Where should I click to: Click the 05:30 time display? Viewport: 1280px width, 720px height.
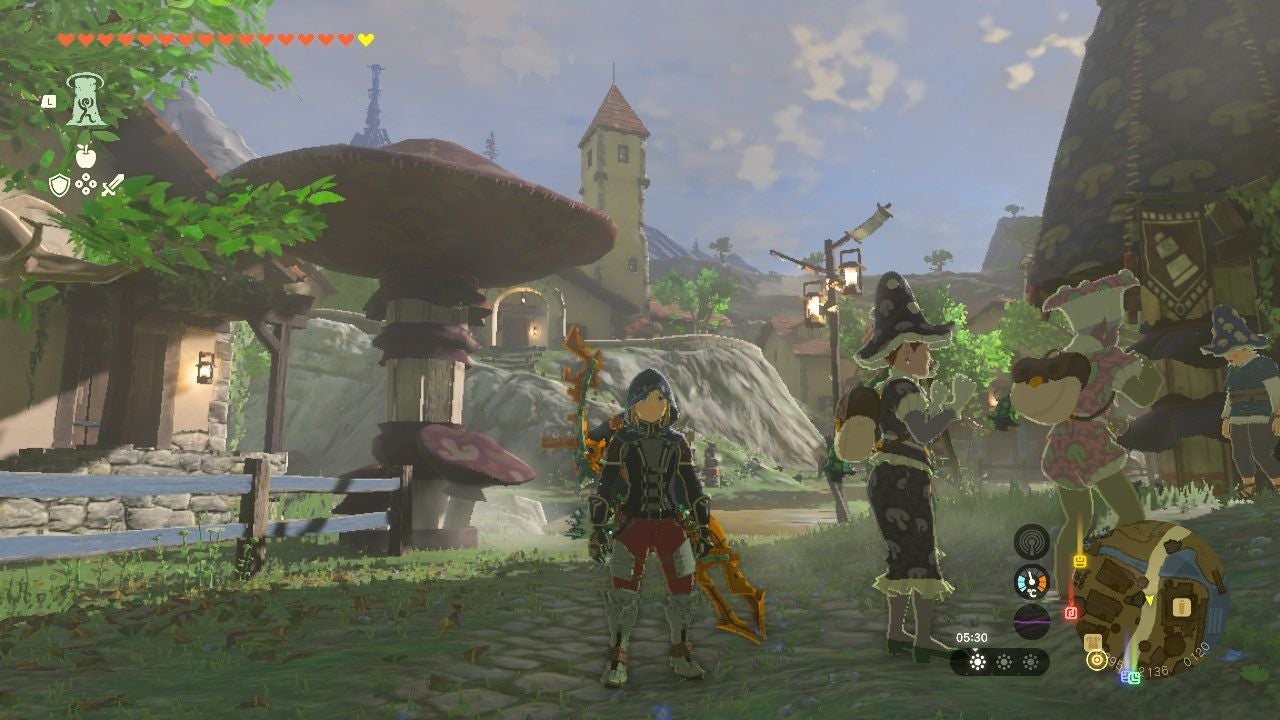click(x=972, y=637)
